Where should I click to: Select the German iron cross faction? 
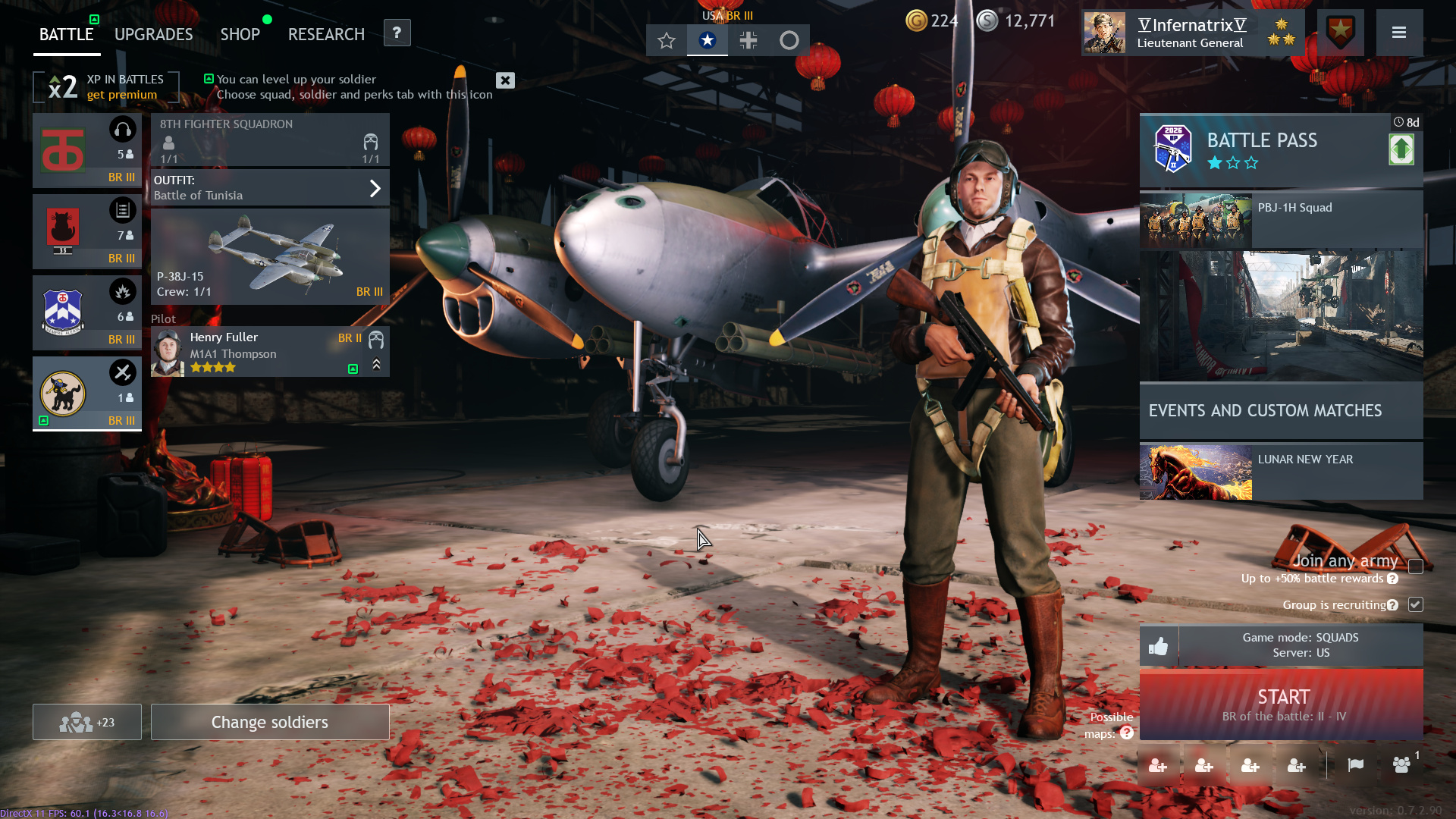point(748,40)
